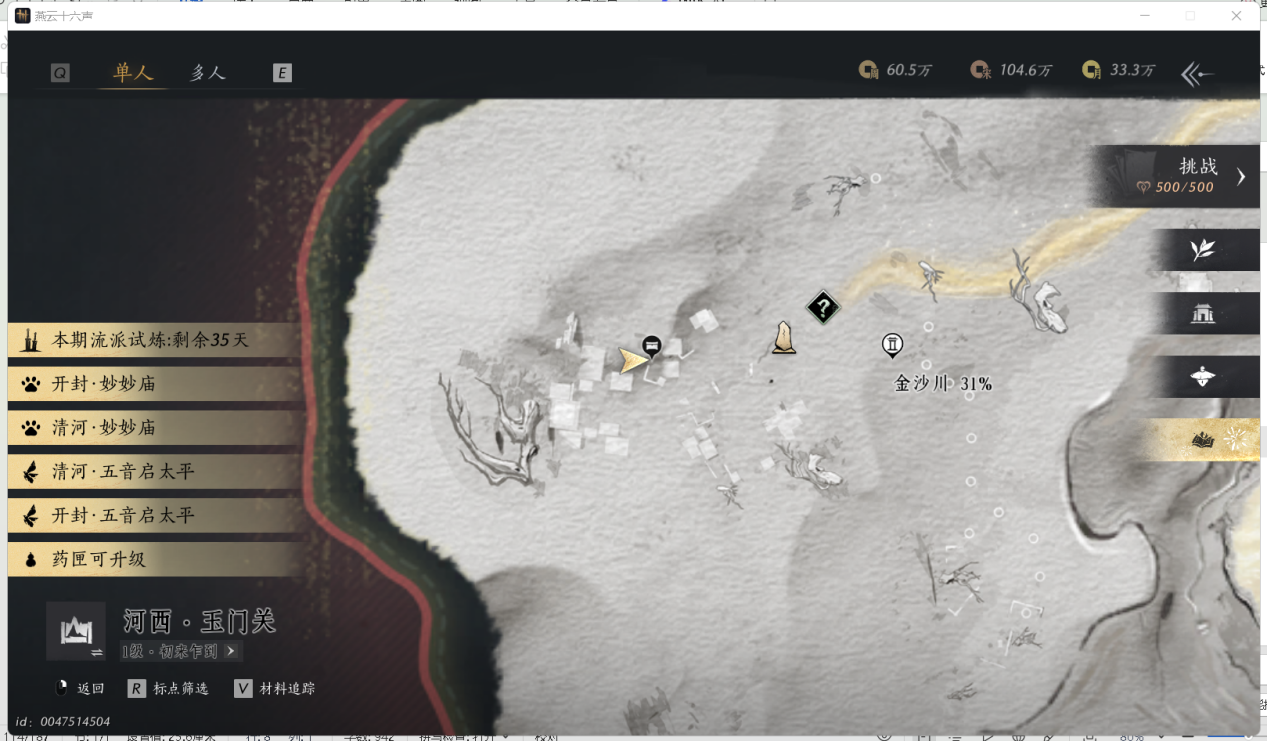Select the leaf sprig category button
This screenshot has width=1267, height=741.
click(x=1203, y=250)
